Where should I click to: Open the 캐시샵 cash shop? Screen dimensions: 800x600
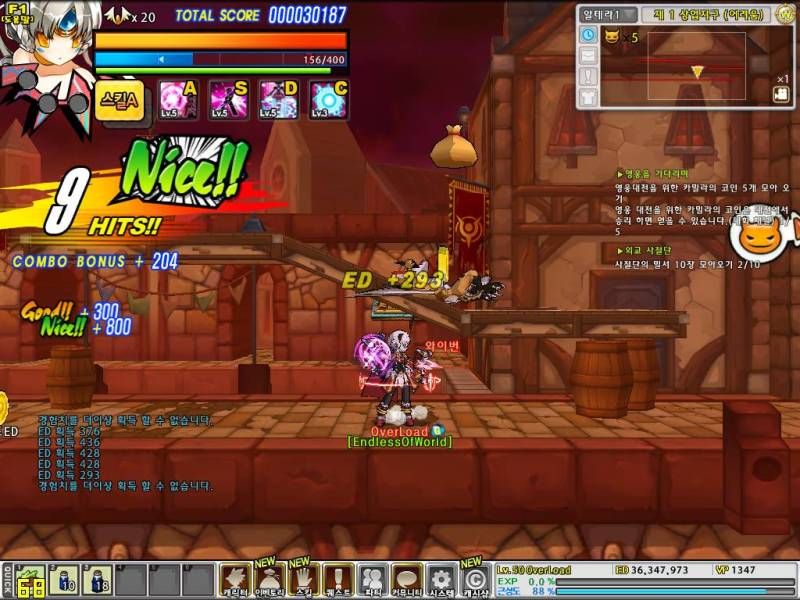point(474,579)
